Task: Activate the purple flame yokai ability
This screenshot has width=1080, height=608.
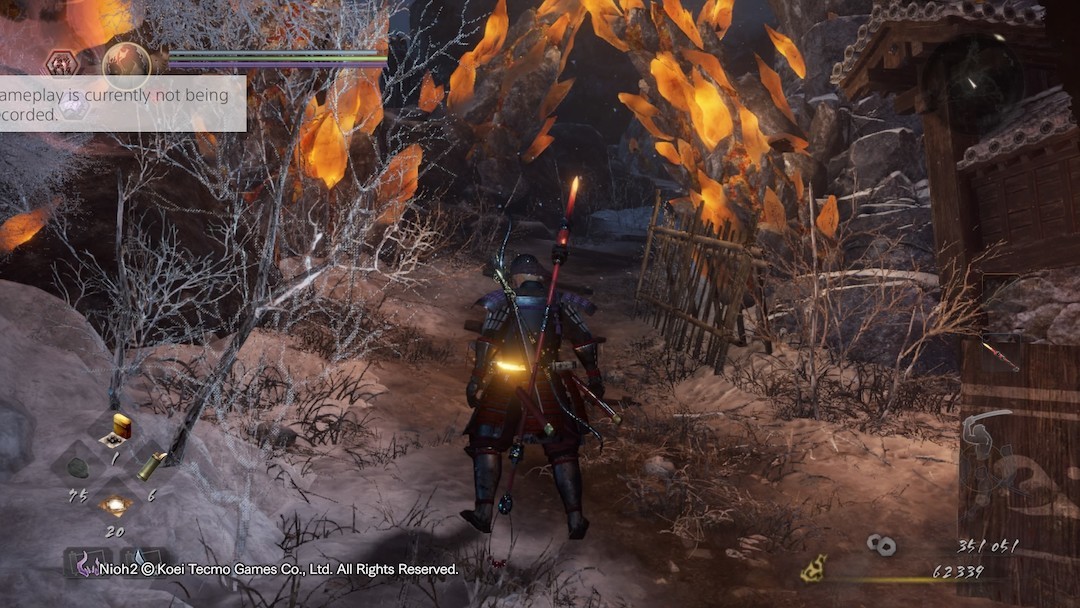Action: pyautogui.click(x=88, y=565)
